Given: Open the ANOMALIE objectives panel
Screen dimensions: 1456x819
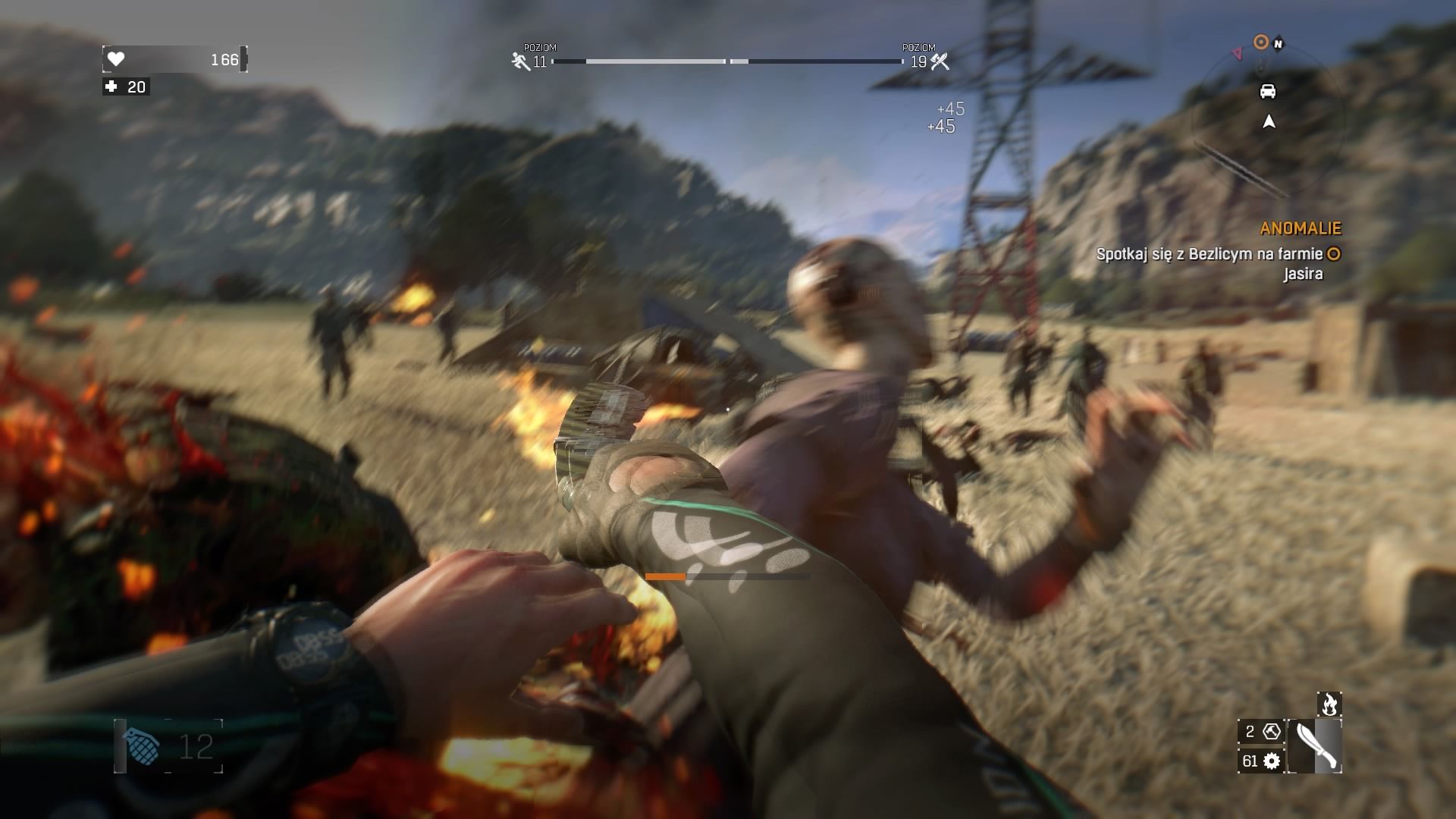Looking at the screenshot, I should click(1301, 227).
